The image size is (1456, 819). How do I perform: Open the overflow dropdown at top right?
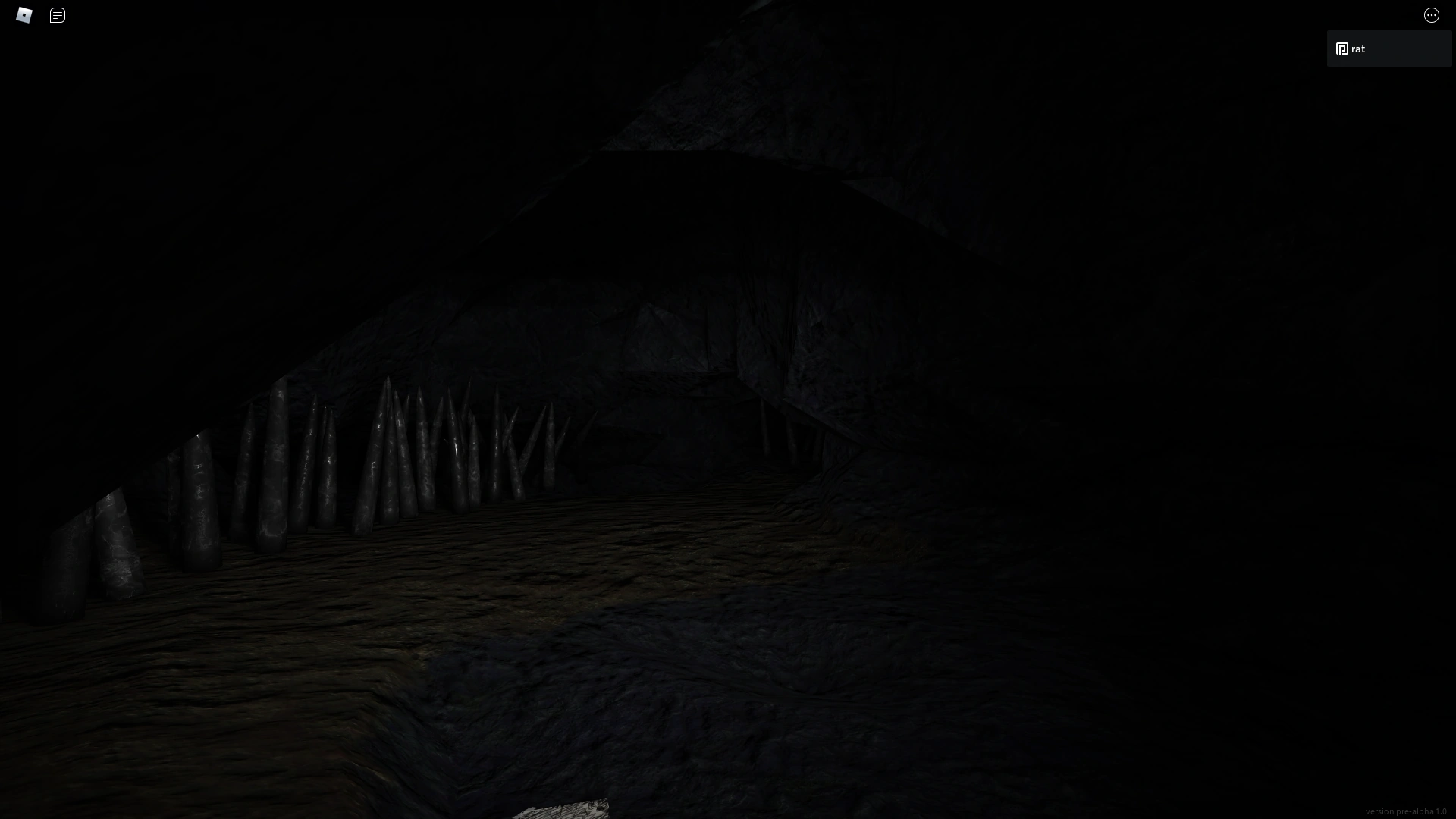click(x=1432, y=15)
